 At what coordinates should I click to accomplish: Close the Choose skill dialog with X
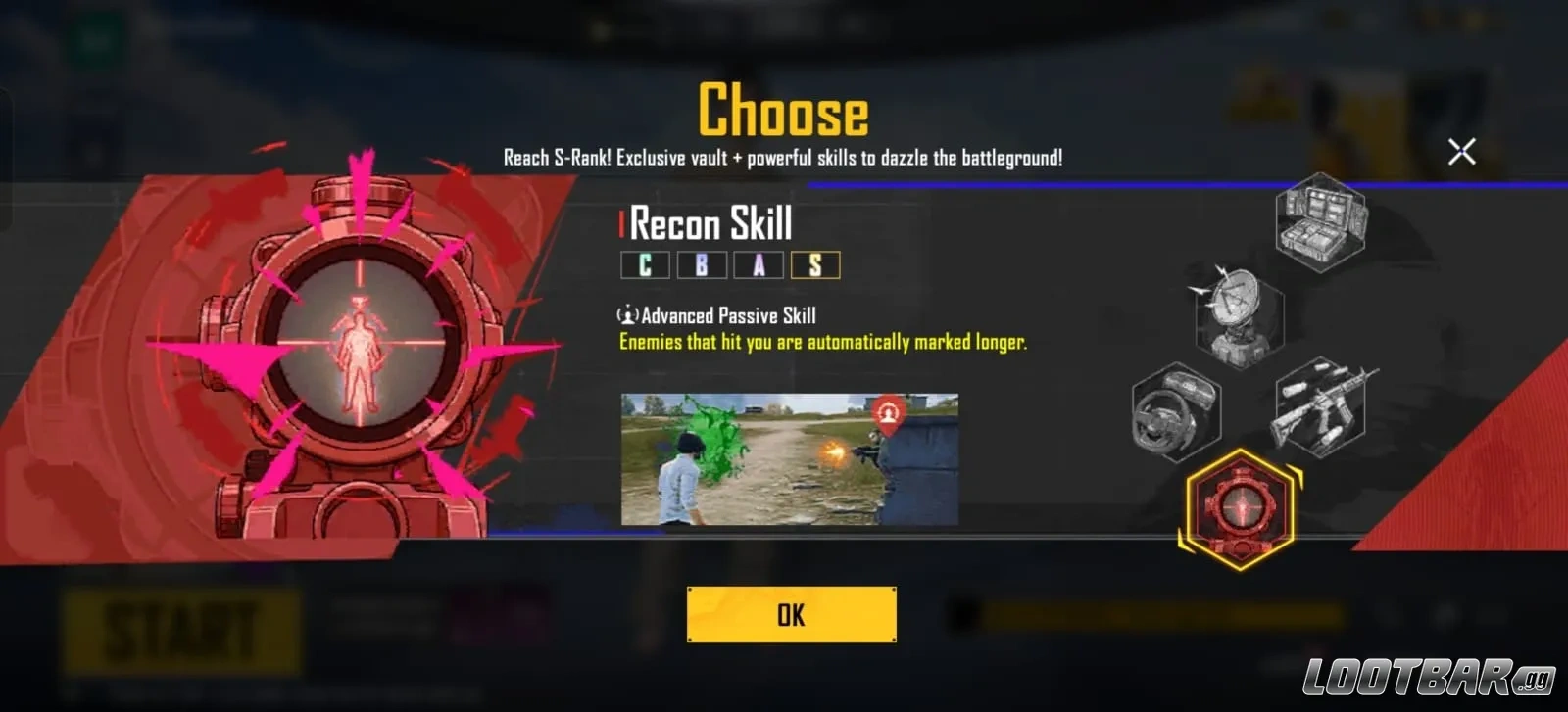pyautogui.click(x=1461, y=151)
